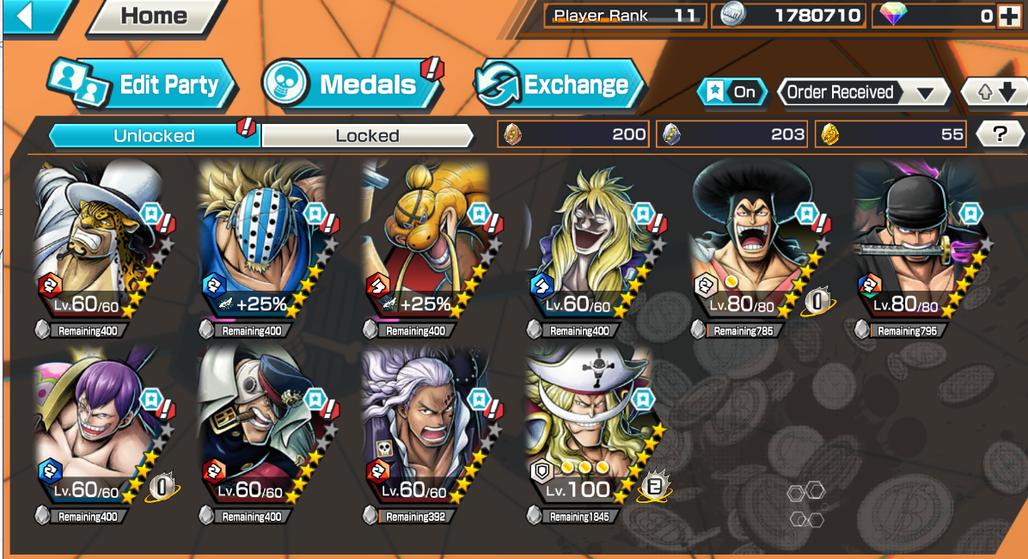The width and height of the screenshot is (1028, 559).
Task: Pick the blue-striped masked Killer card
Action: (261, 240)
